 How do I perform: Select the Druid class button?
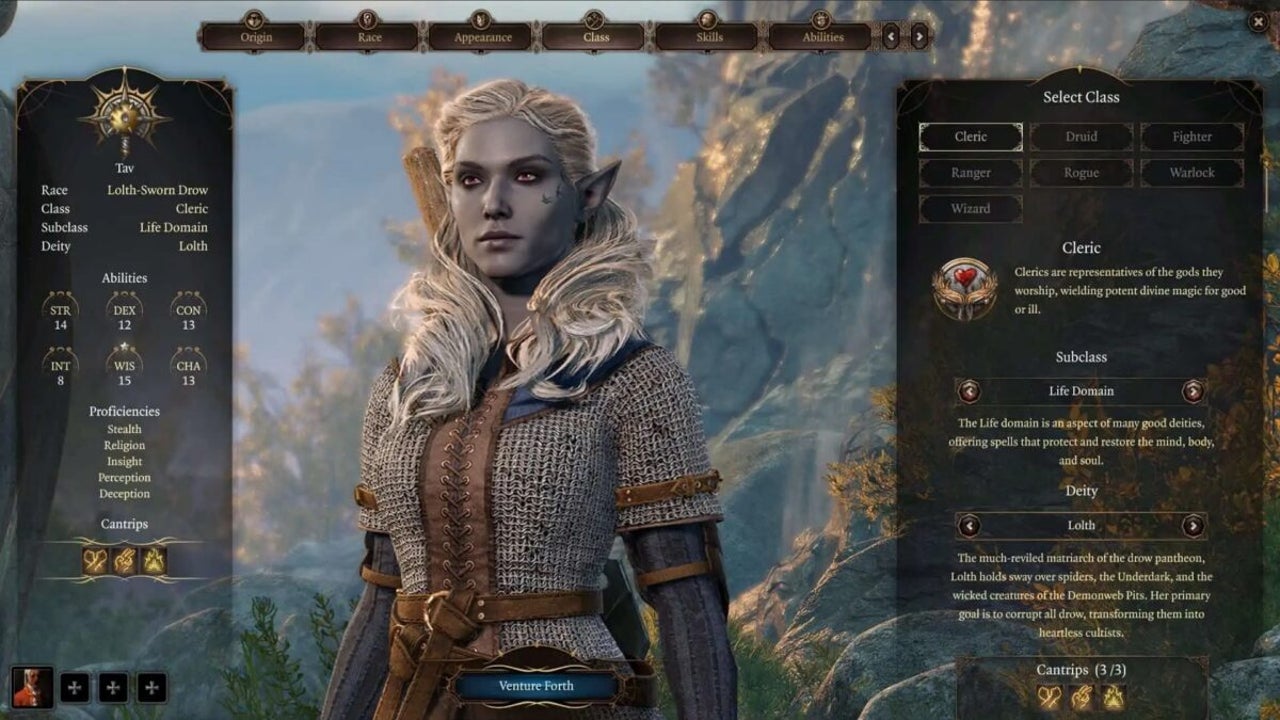pos(1080,136)
